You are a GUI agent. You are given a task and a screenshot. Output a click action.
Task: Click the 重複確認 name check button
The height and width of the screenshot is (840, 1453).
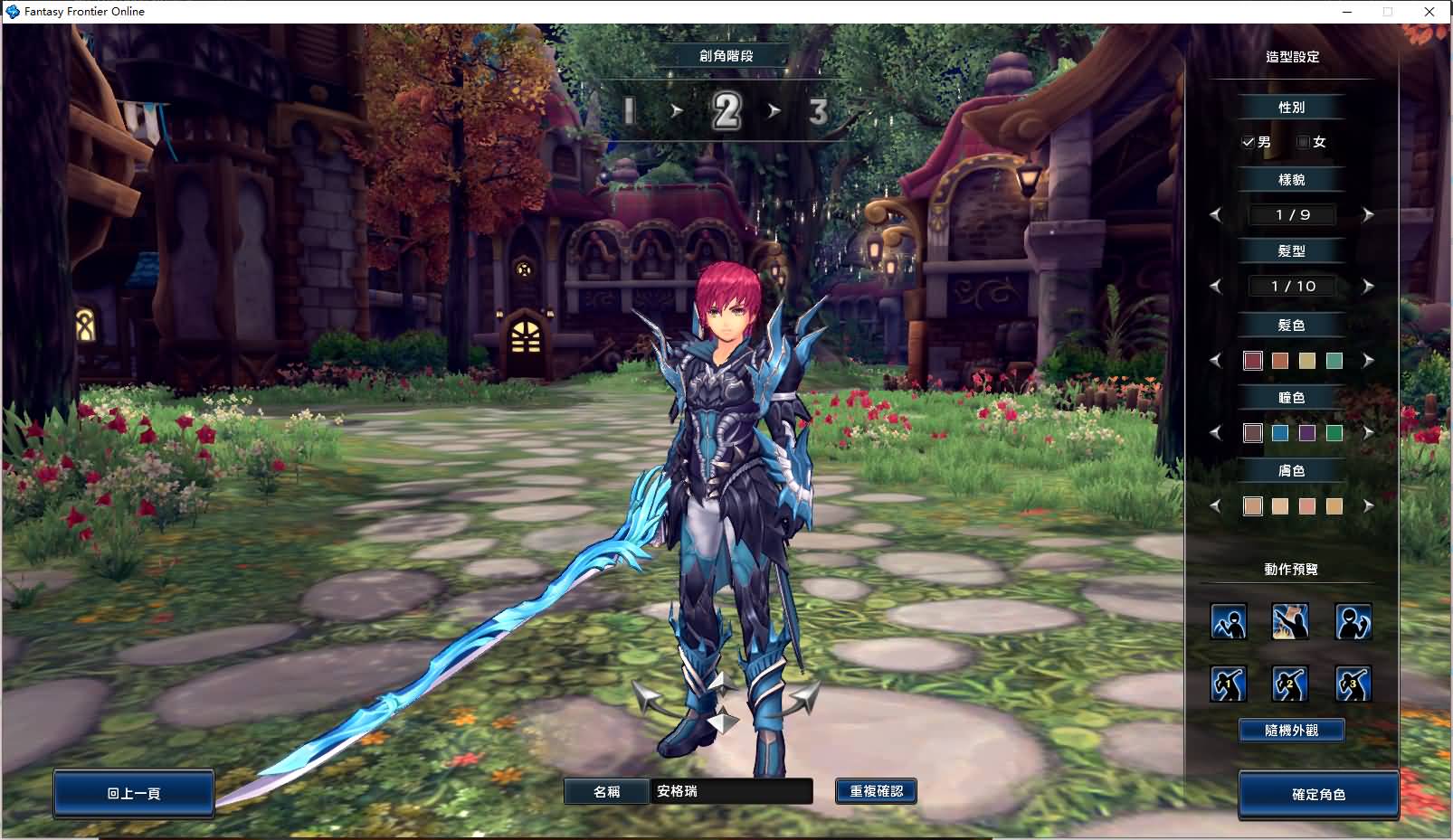click(x=876, y=791)
